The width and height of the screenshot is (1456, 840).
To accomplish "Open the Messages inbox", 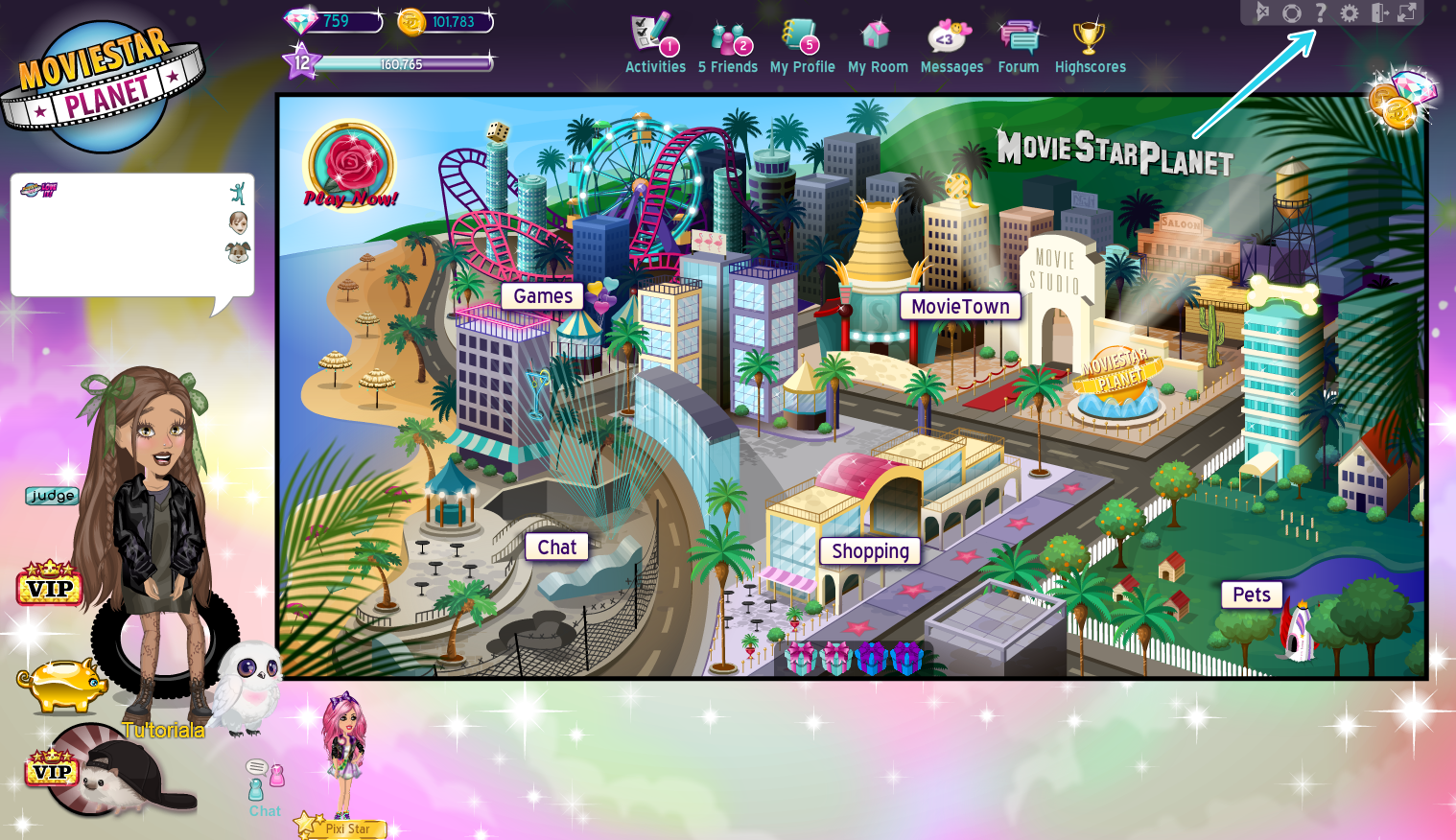I will [951, 44].
